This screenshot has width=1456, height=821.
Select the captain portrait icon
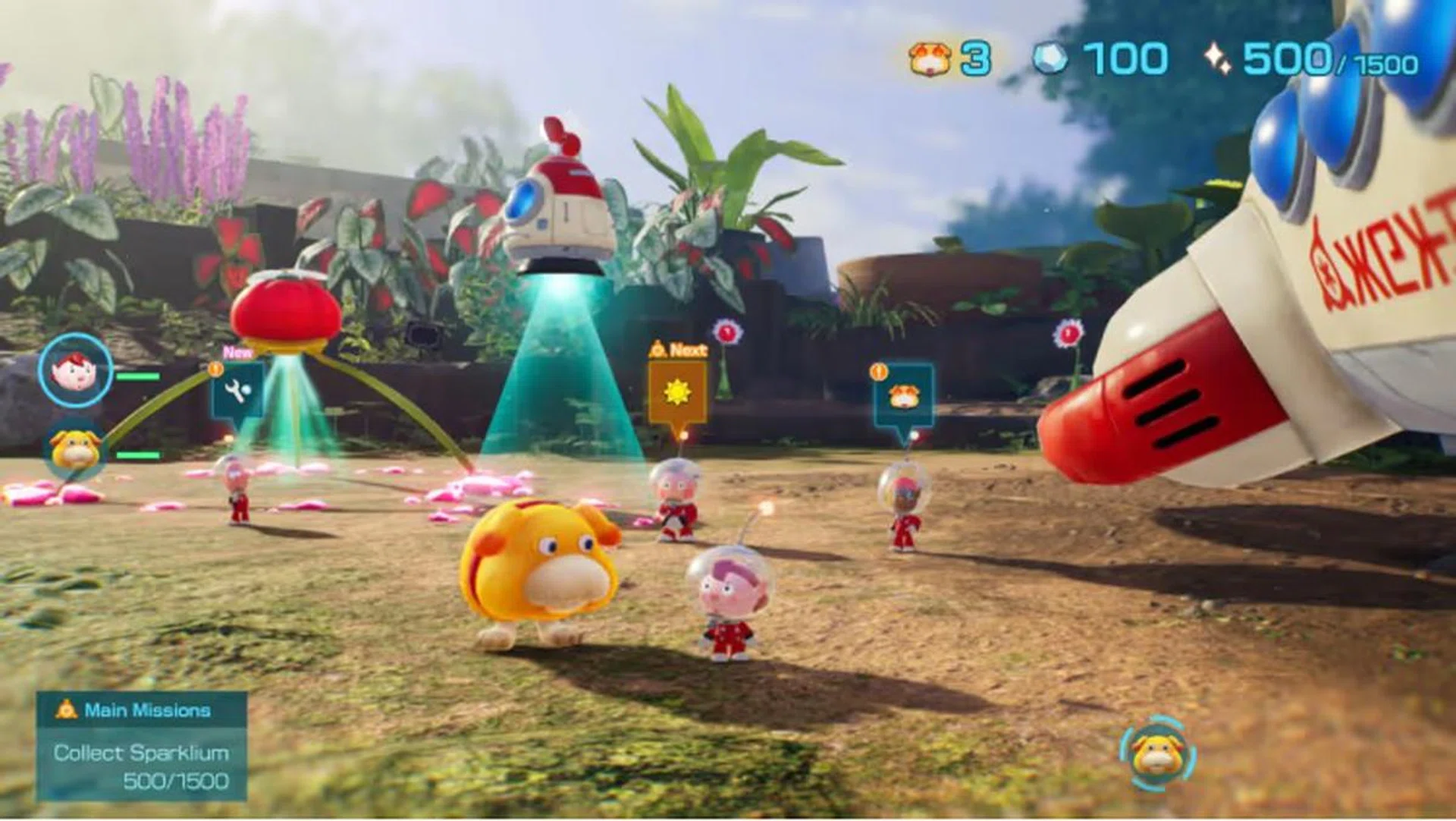click(75, 371)
